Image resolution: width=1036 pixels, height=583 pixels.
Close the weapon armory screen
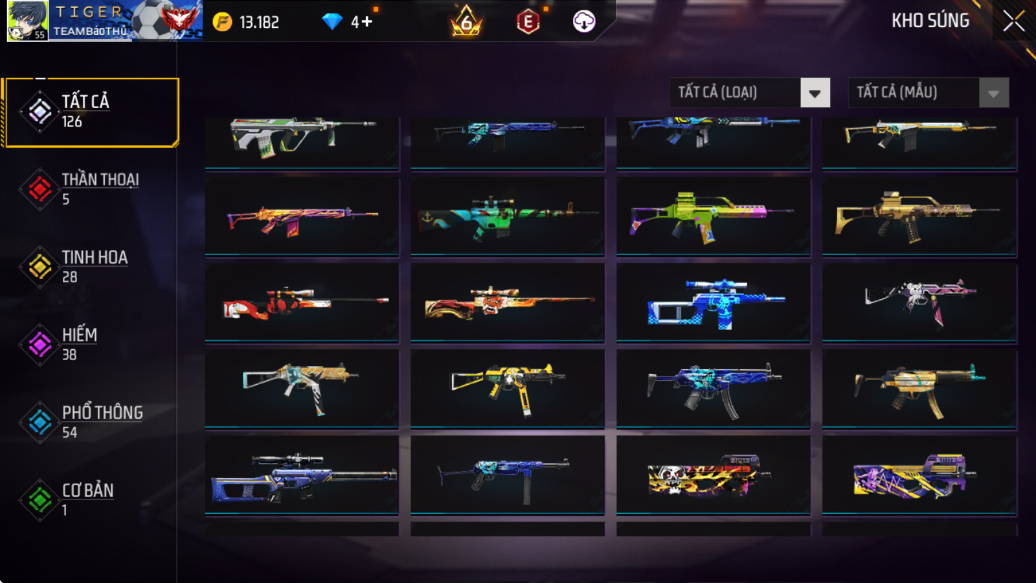(x=1013, y=21)
